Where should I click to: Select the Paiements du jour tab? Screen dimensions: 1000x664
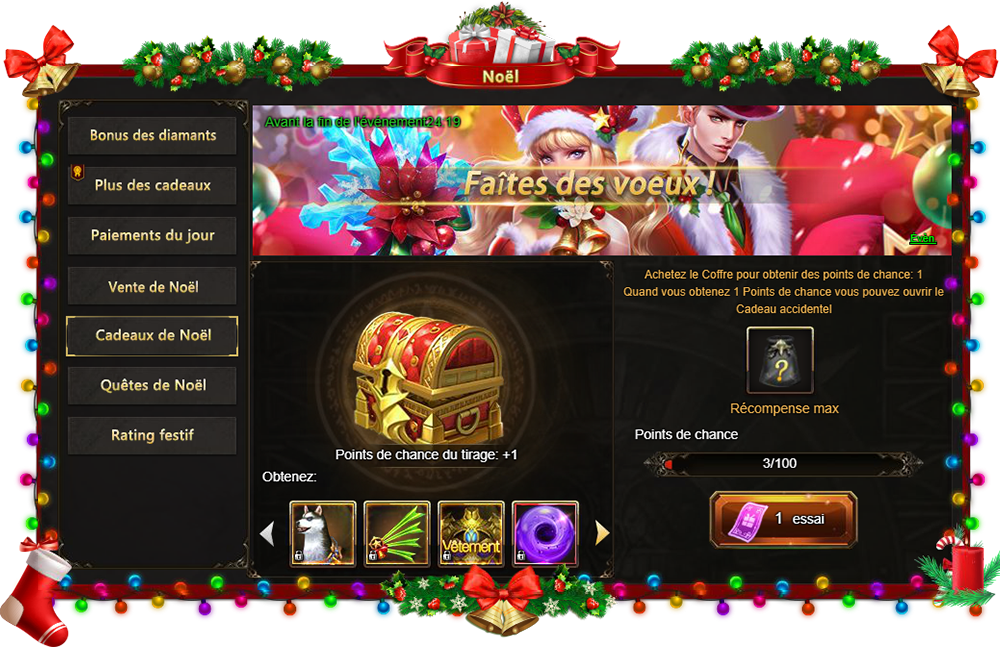point(152,236)
